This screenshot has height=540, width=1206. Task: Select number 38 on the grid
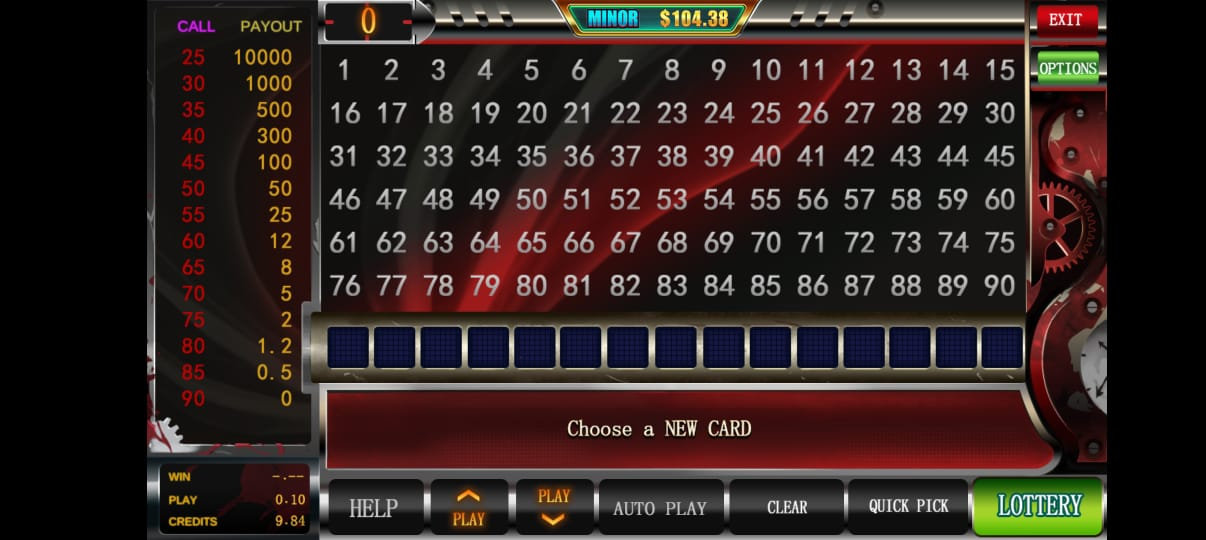(672, 156)
